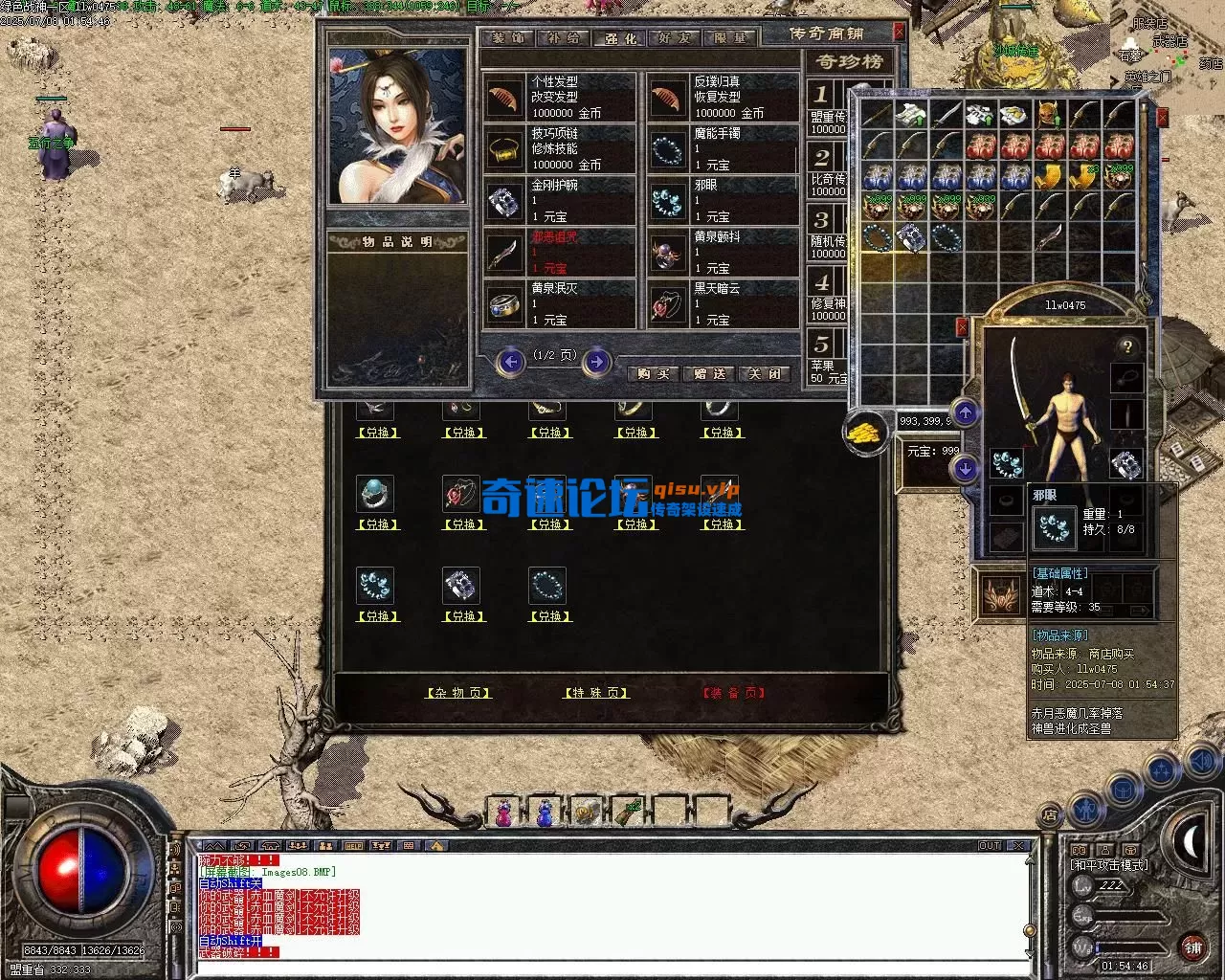This screenshot has width=1225, height=980.
Task: Open the 杂物页 exchange page link
Action: [458, 693]
